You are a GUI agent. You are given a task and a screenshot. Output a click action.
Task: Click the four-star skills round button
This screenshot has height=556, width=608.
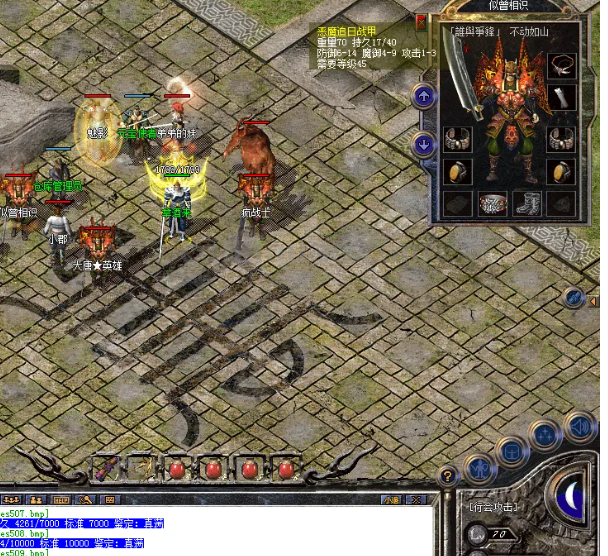(x=545, y=435)
